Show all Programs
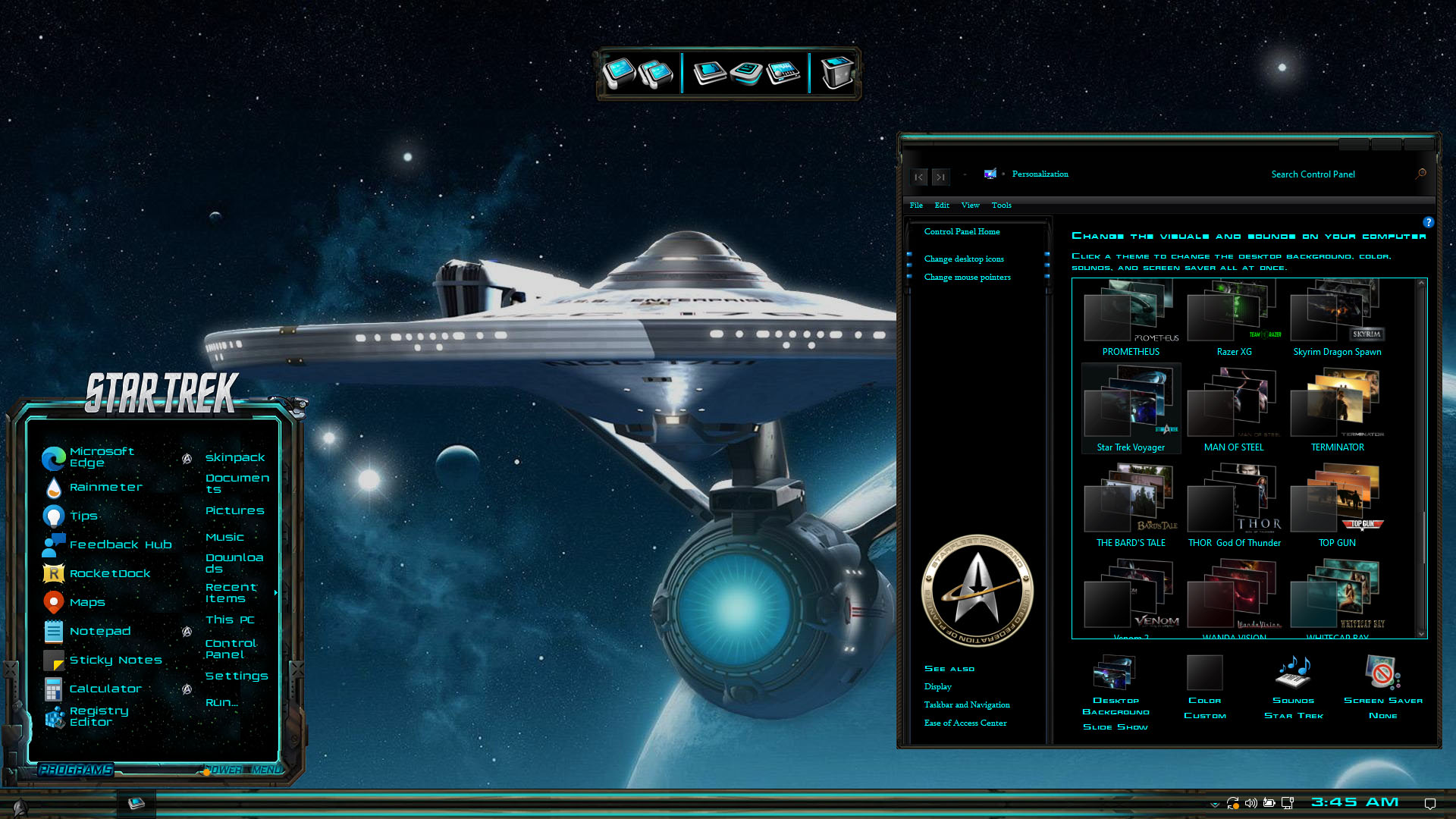 76,770
